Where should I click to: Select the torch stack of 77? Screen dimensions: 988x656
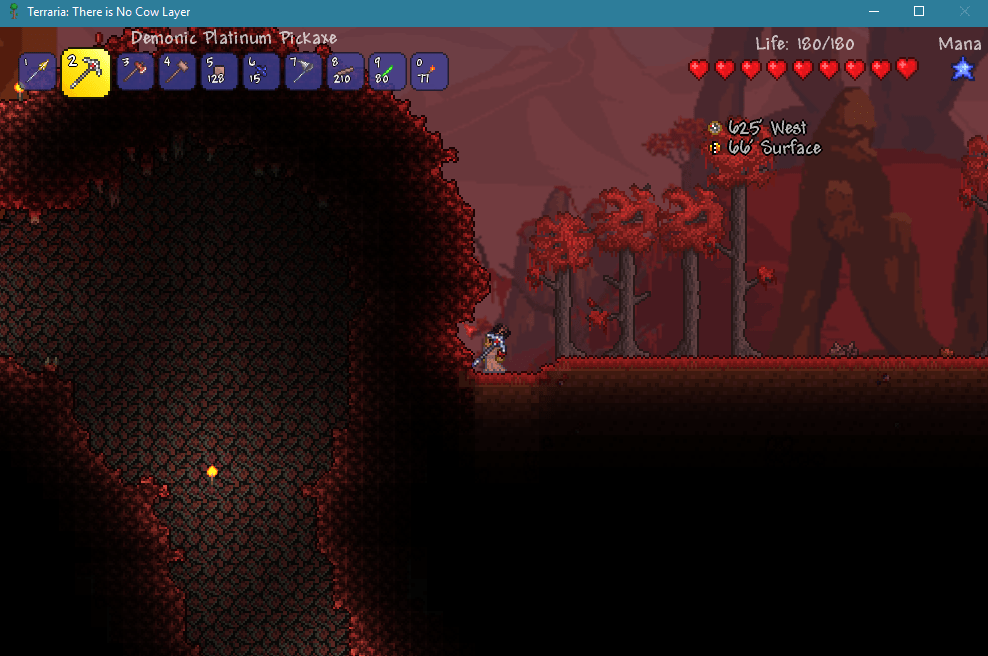tap(429, 72)
